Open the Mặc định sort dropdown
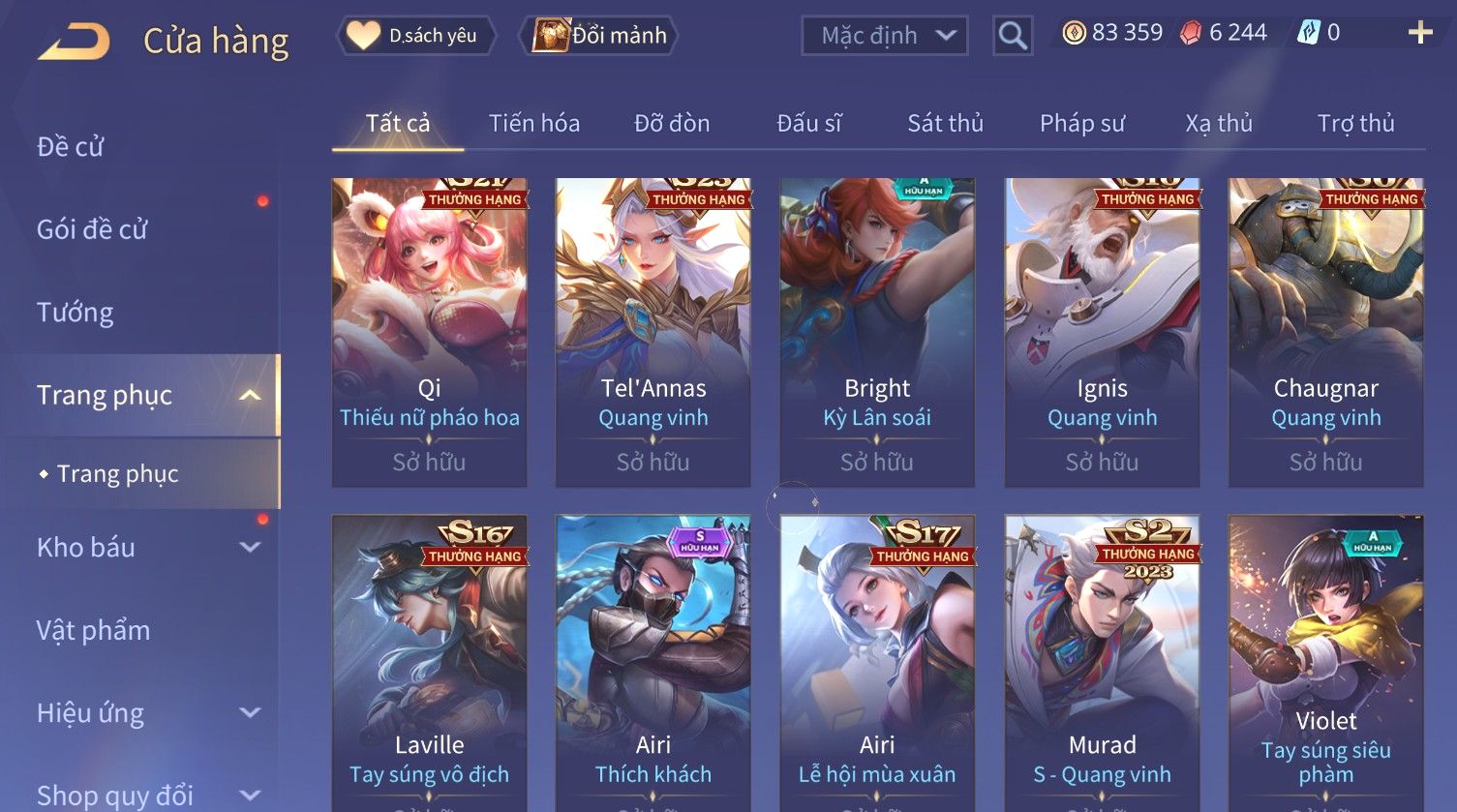 coord(885,36)
